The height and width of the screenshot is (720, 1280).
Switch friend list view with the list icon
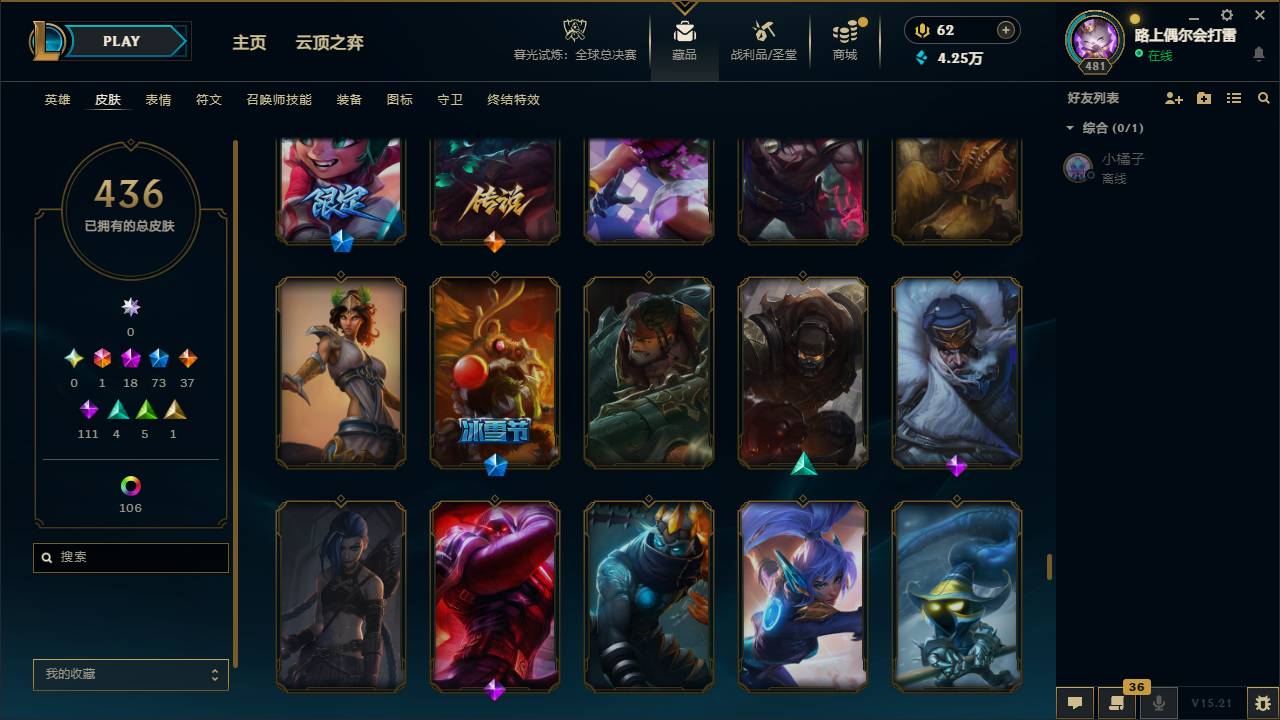click(1234, 97)
